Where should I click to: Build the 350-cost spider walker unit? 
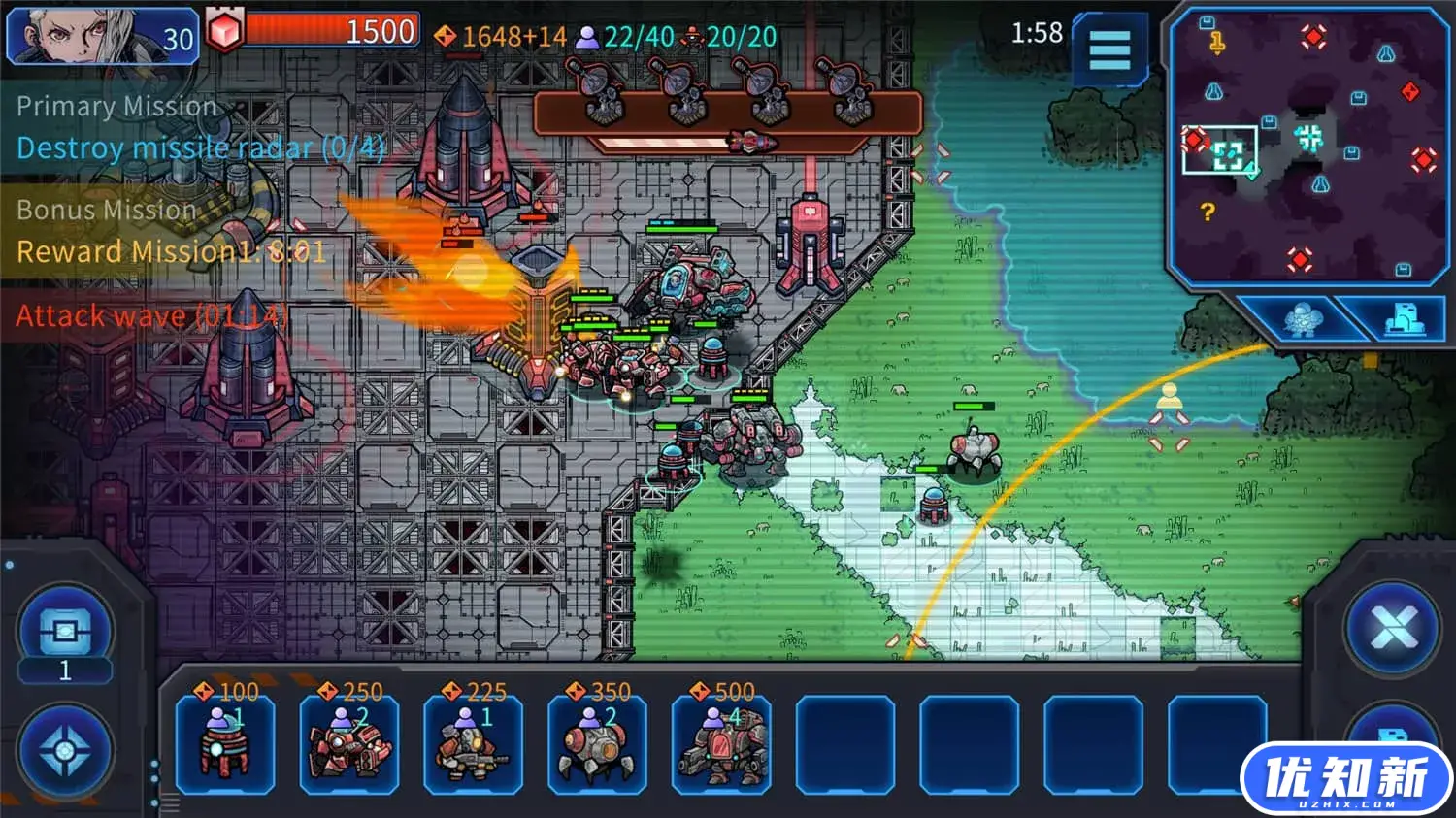[597, 744]
